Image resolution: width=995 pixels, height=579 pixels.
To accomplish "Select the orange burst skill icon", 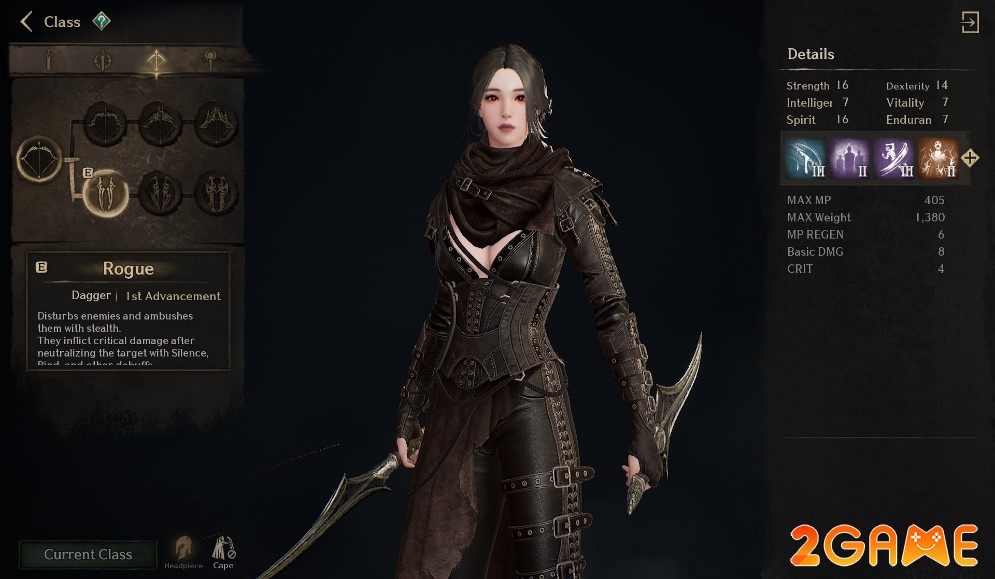I will click(937, 158).
